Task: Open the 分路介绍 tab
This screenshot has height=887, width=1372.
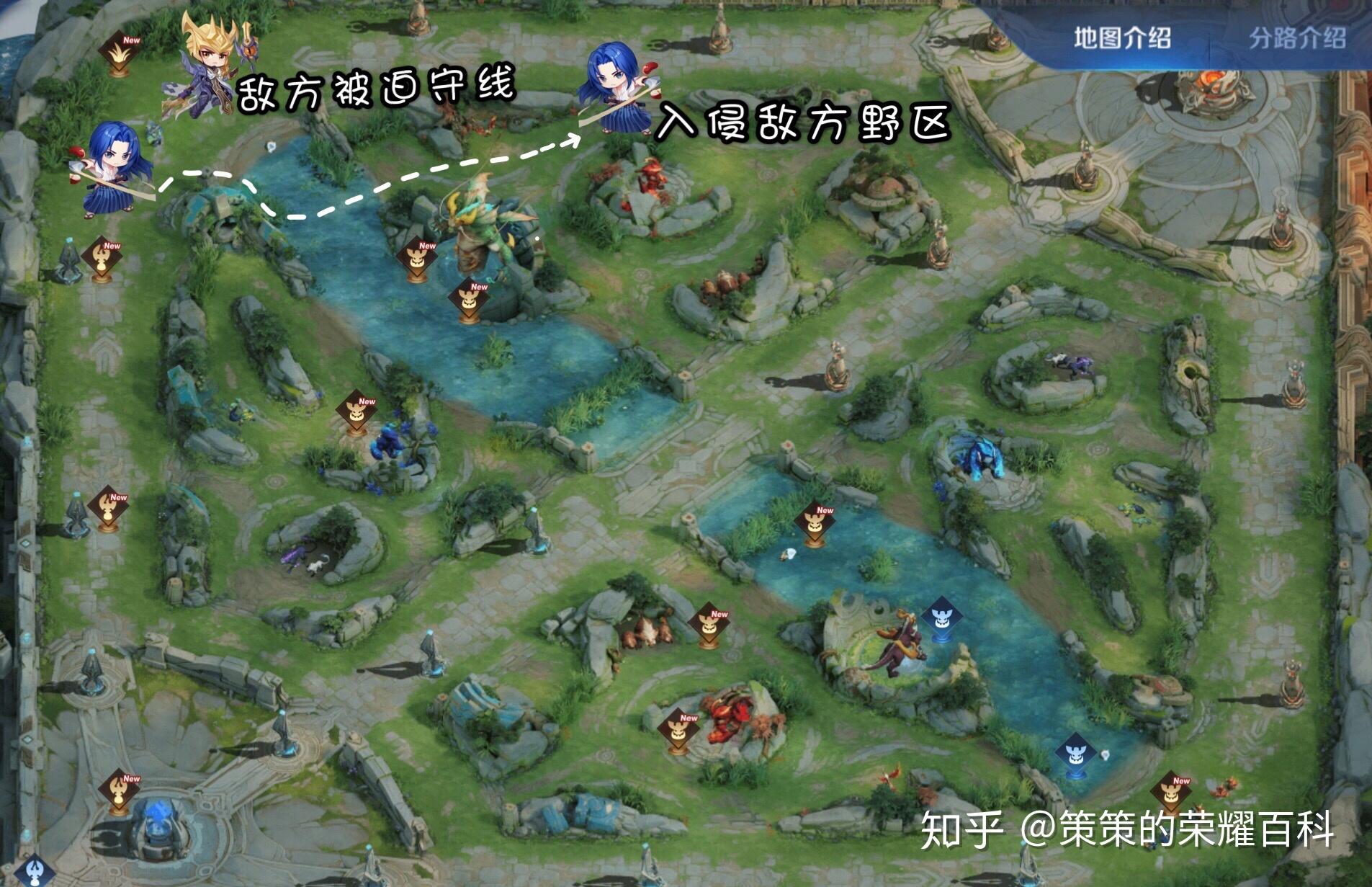Action: 1296,37
